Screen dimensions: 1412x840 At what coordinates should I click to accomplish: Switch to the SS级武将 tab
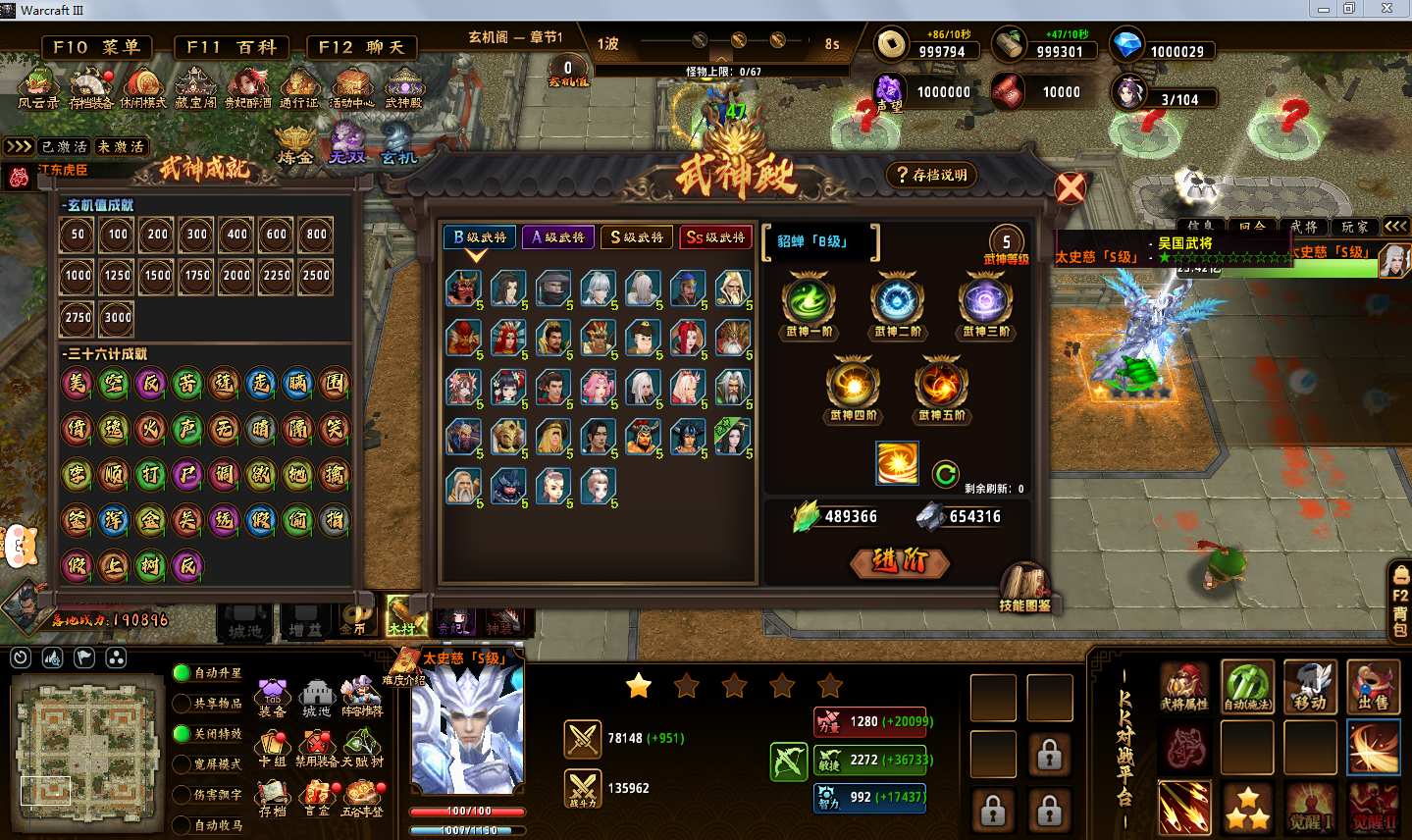coord(714,237)
